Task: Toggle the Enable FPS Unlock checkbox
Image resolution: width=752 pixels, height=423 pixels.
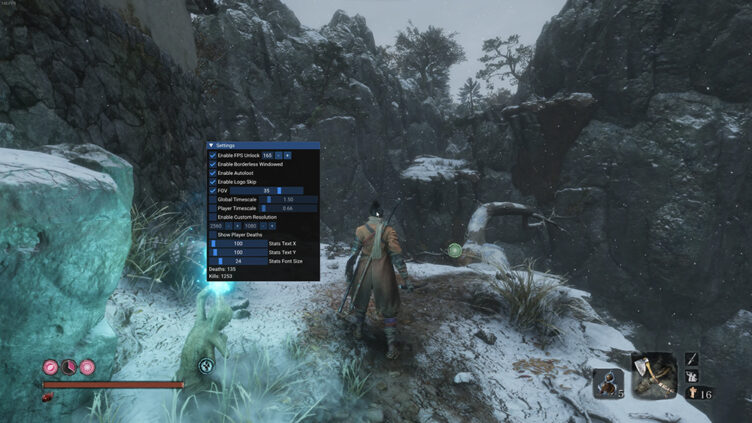Action: tap(212, 155)
